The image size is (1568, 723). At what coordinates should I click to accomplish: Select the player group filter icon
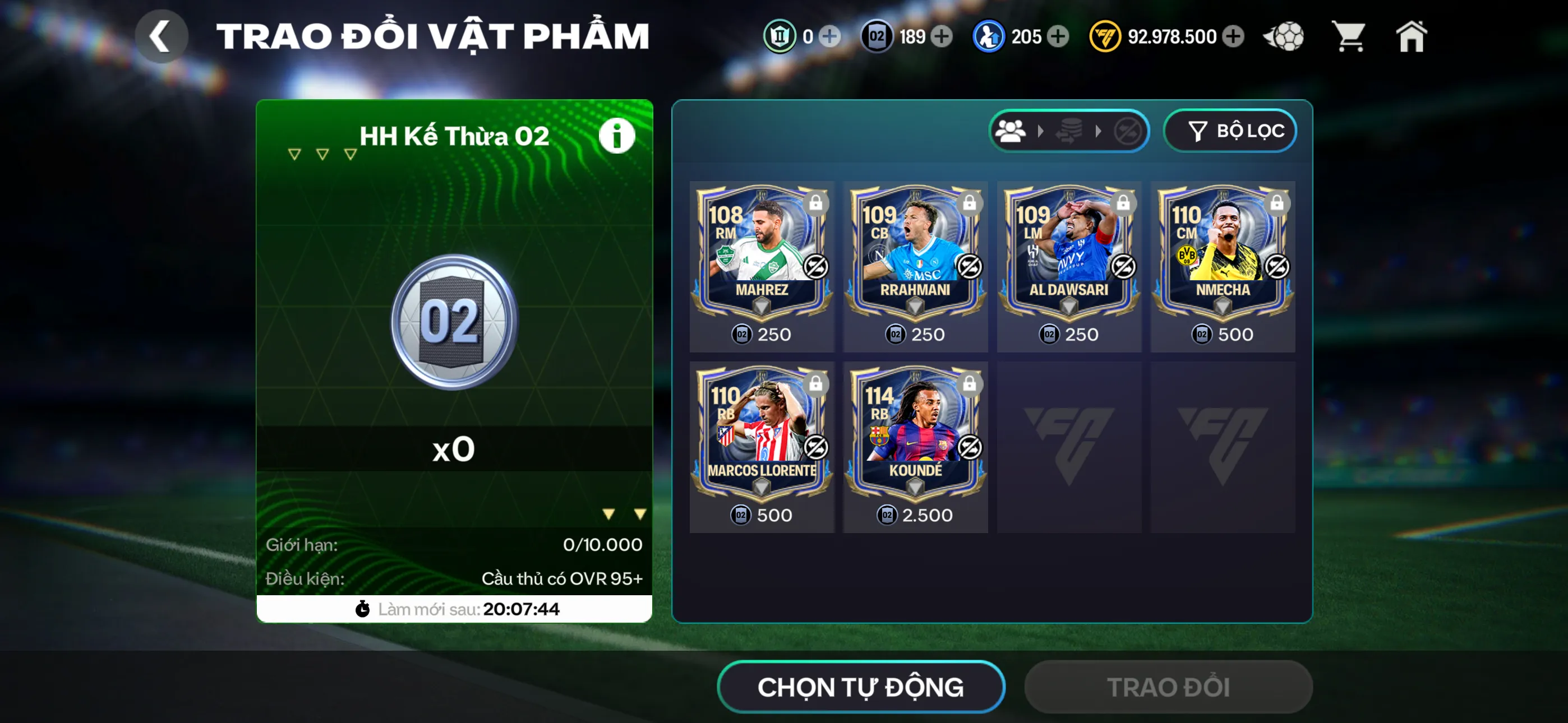pyautogui.click(x=1011, y=130)
